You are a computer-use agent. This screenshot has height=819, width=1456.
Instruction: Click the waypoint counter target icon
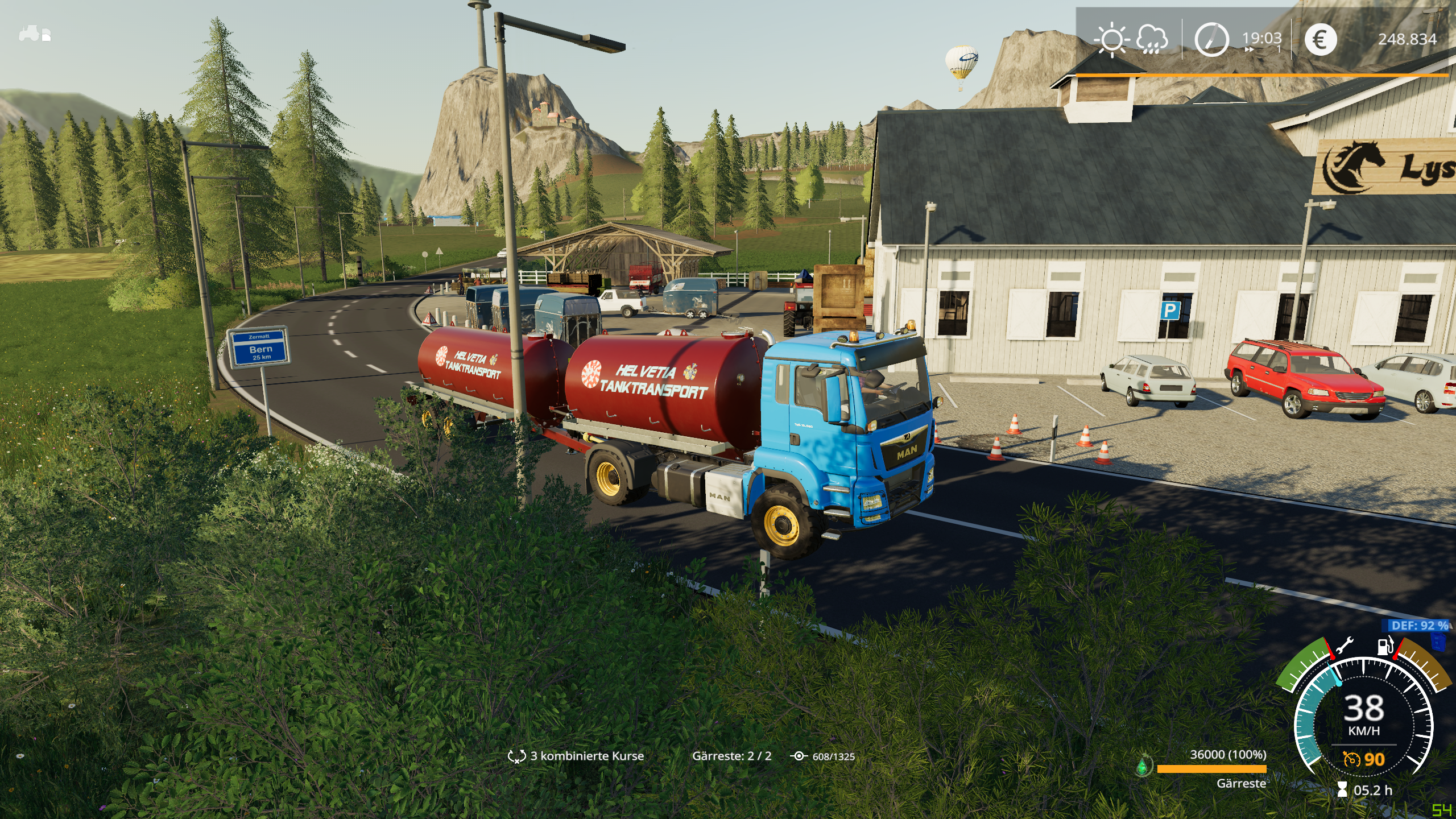tap(799, 756)
